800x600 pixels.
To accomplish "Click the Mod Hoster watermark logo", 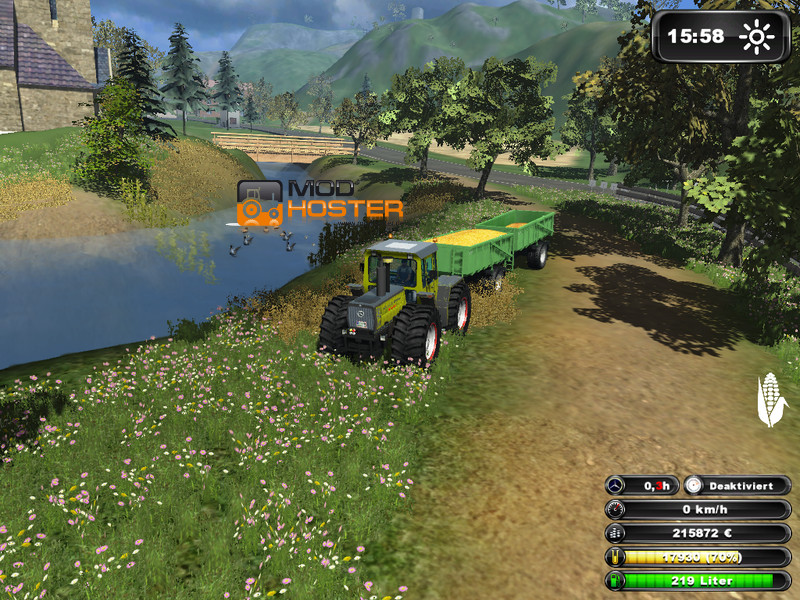I will pos(320,201).
